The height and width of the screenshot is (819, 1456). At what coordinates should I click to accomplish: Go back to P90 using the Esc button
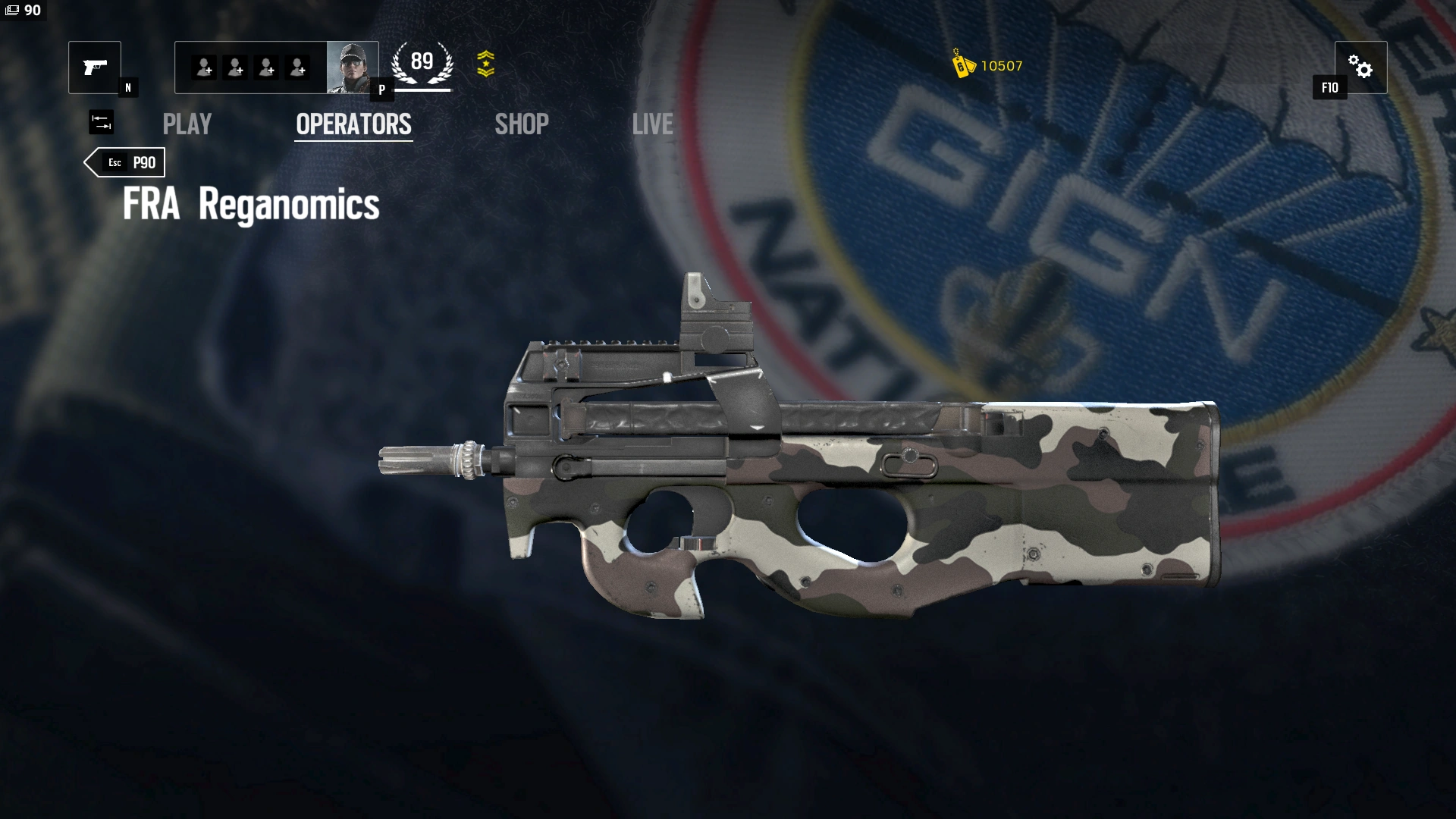125,162
